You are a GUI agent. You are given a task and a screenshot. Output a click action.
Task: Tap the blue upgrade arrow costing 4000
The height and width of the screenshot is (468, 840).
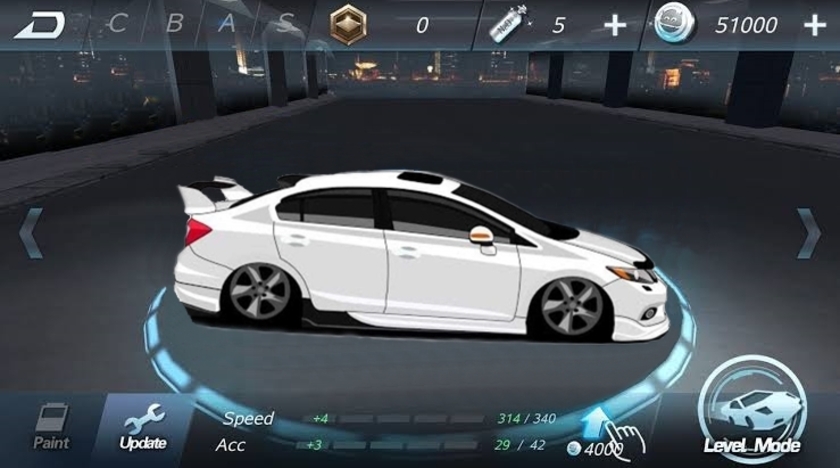[x=598, y=425]
